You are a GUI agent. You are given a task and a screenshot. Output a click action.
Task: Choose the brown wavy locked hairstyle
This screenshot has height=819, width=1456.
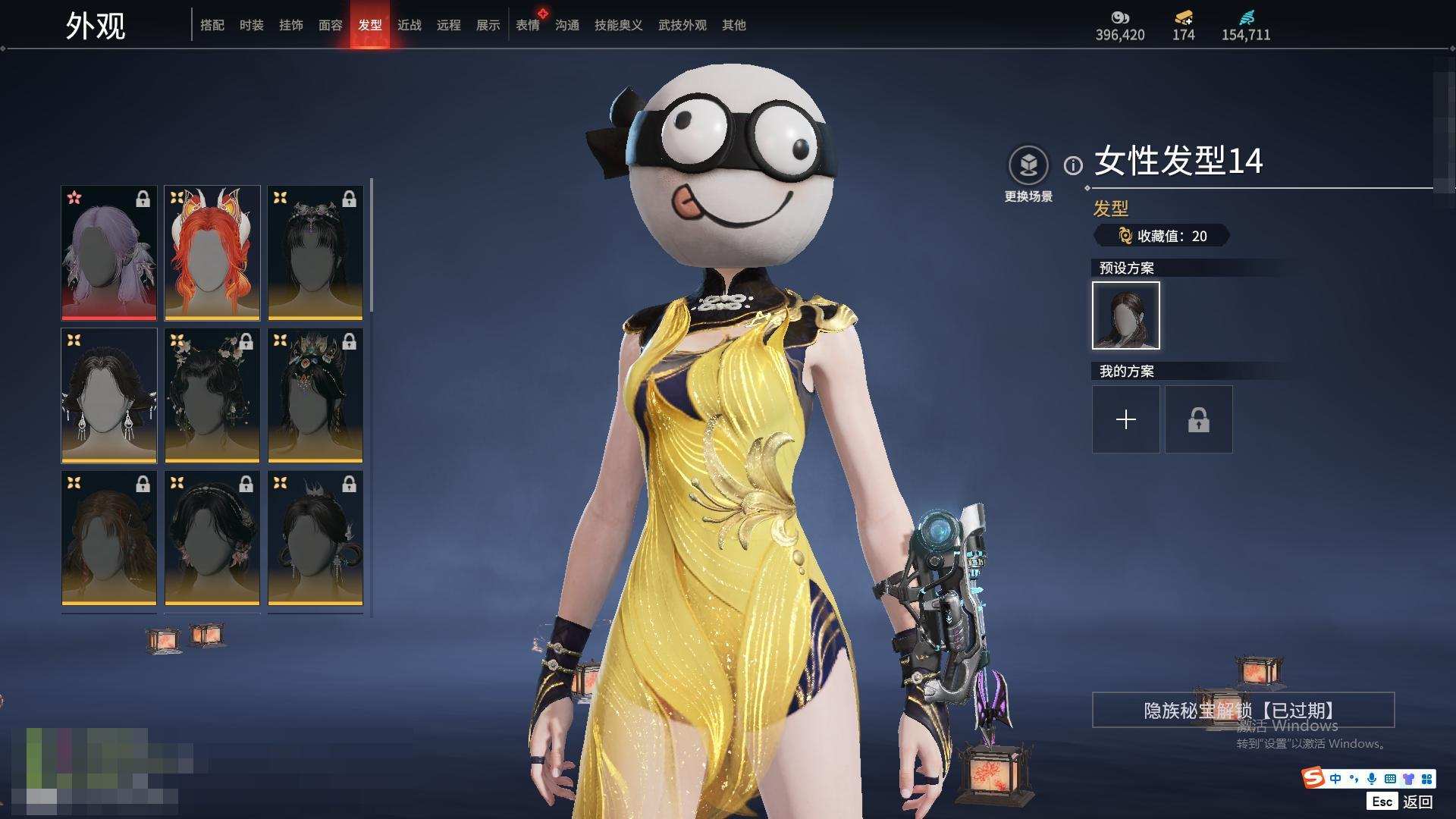109,538
